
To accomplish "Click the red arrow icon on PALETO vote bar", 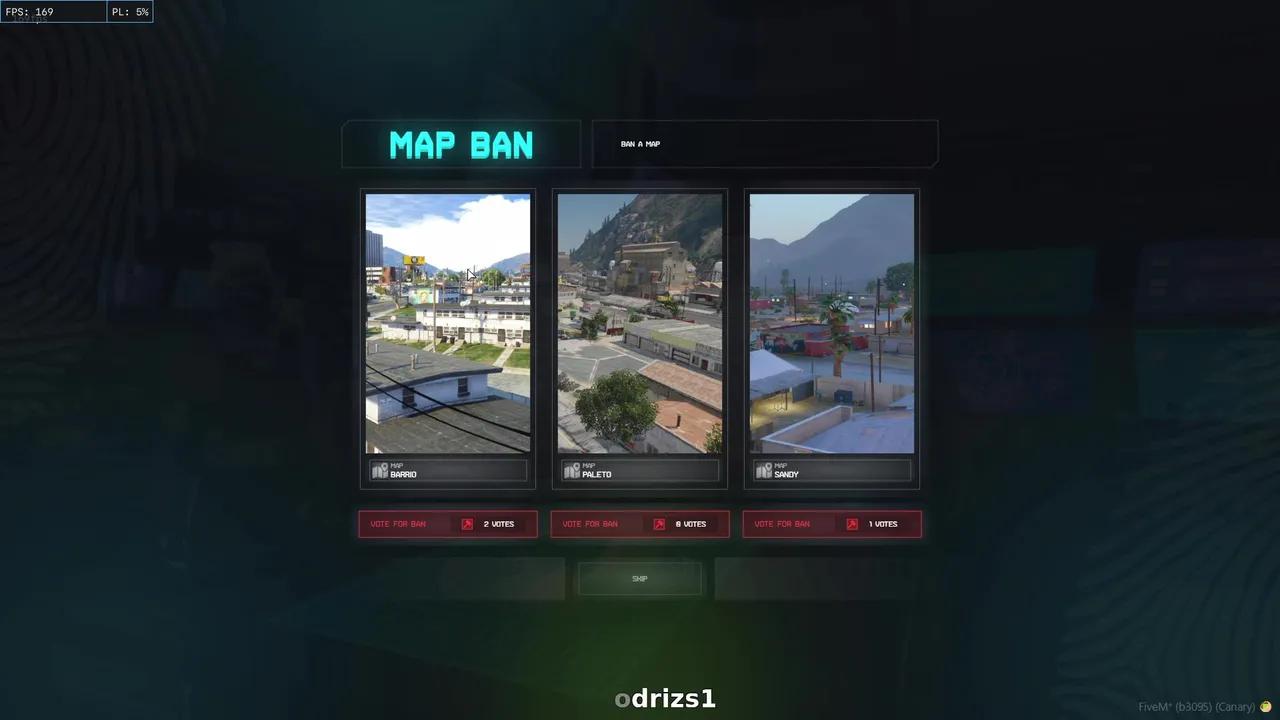I will point(659,523).
